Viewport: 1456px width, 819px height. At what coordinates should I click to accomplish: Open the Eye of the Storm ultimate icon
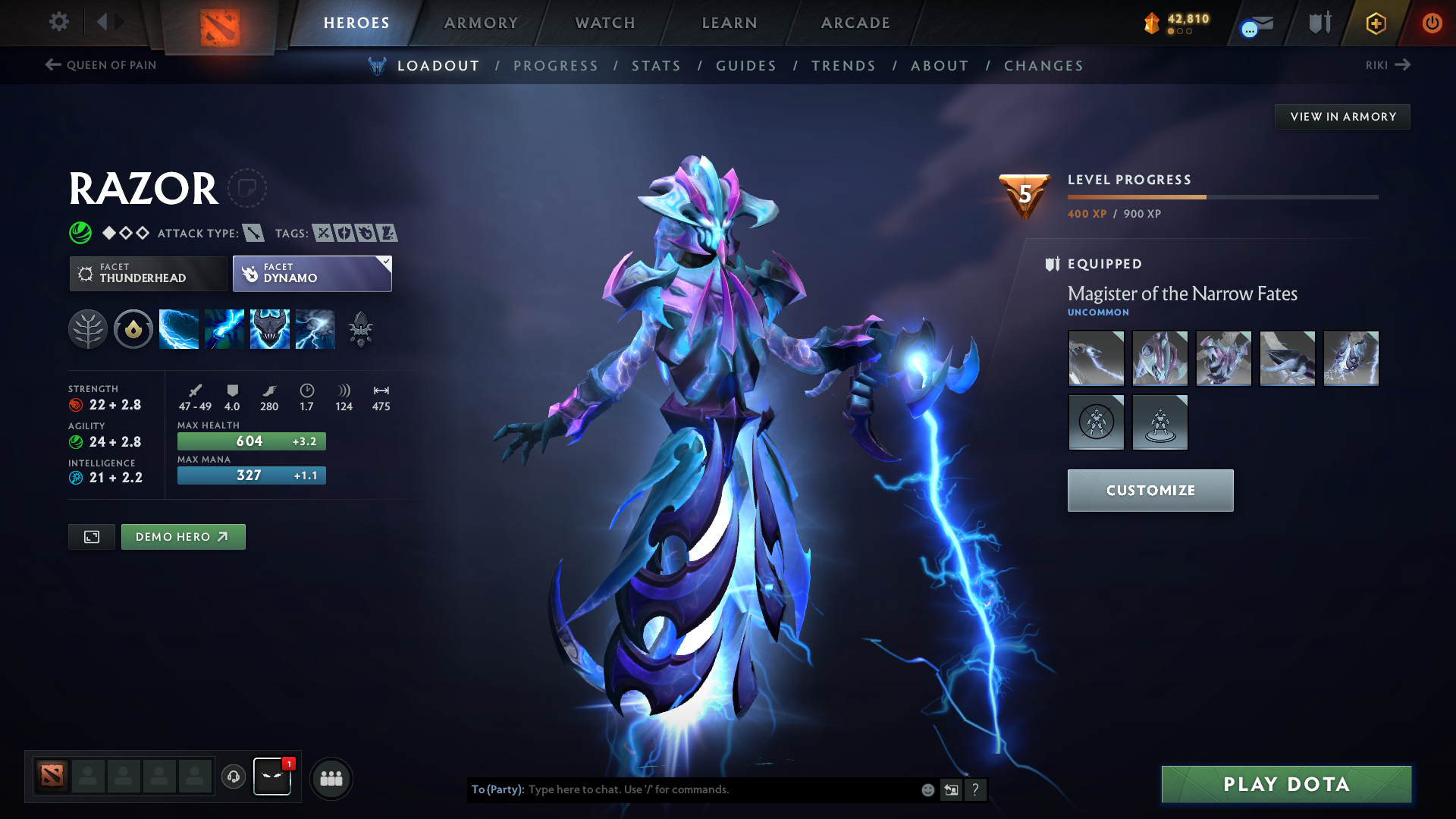[315, 328]
